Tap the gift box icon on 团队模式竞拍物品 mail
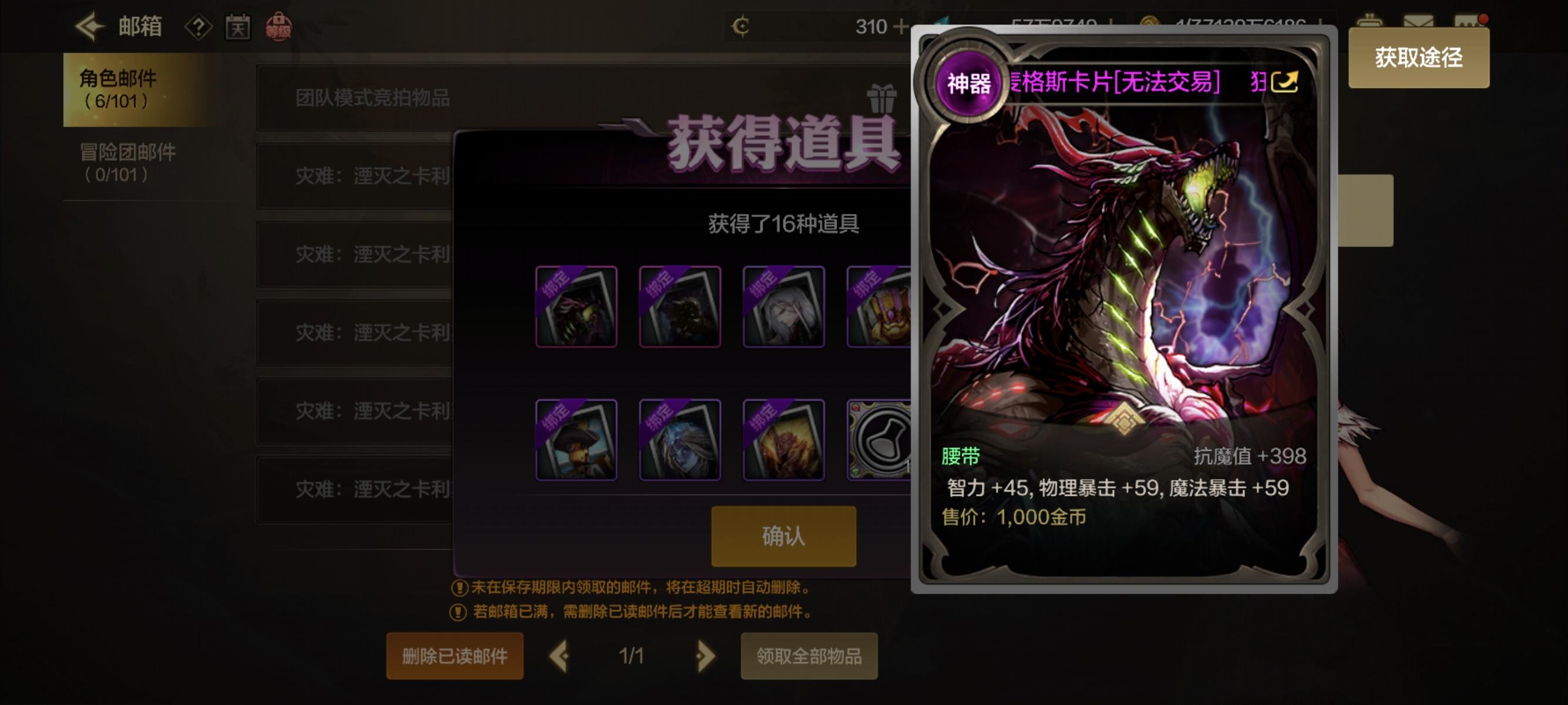This screenshot has height=705, width=1568. (883, 99)
